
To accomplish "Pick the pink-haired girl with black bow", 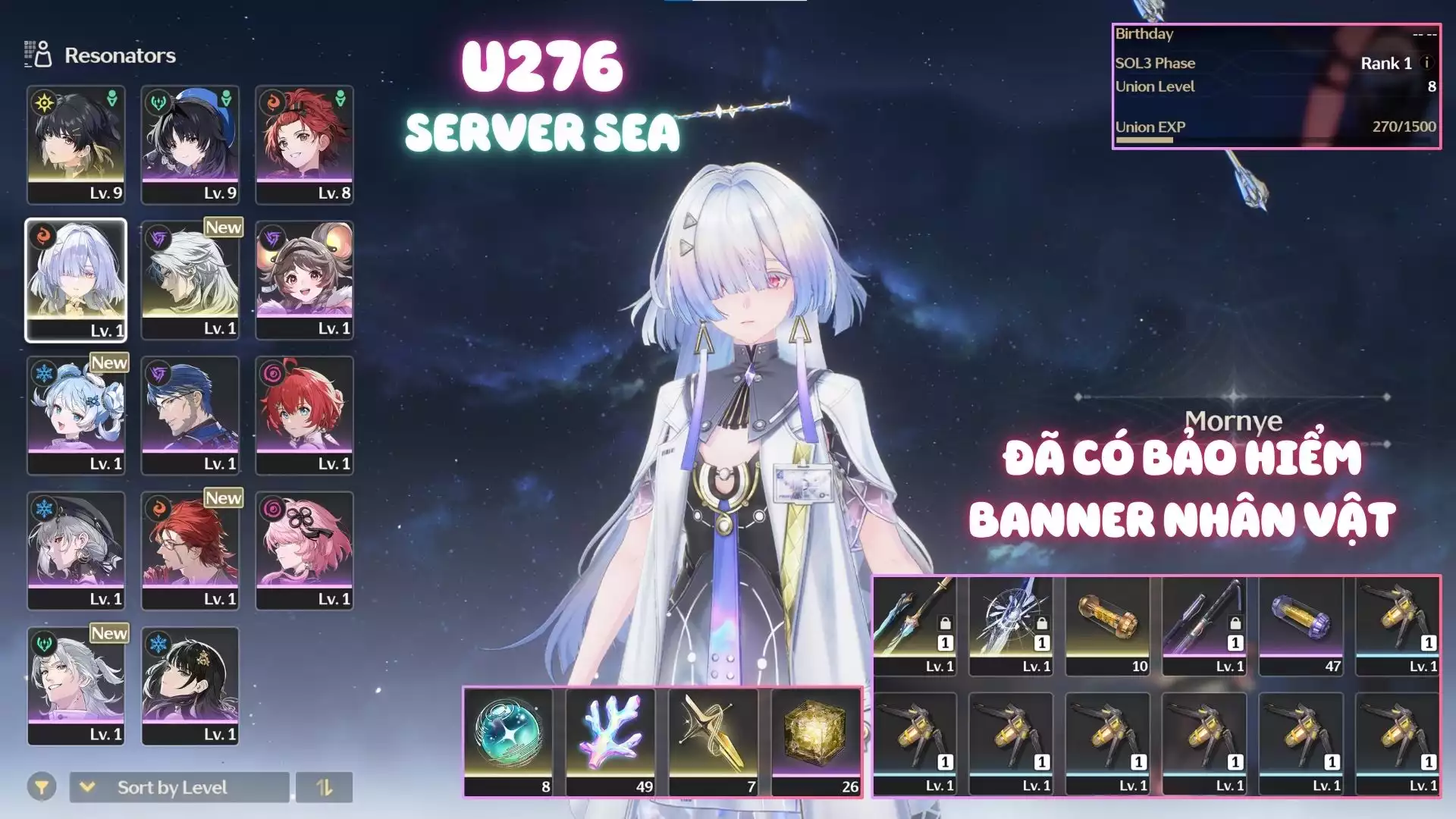I will coord(304,551).
